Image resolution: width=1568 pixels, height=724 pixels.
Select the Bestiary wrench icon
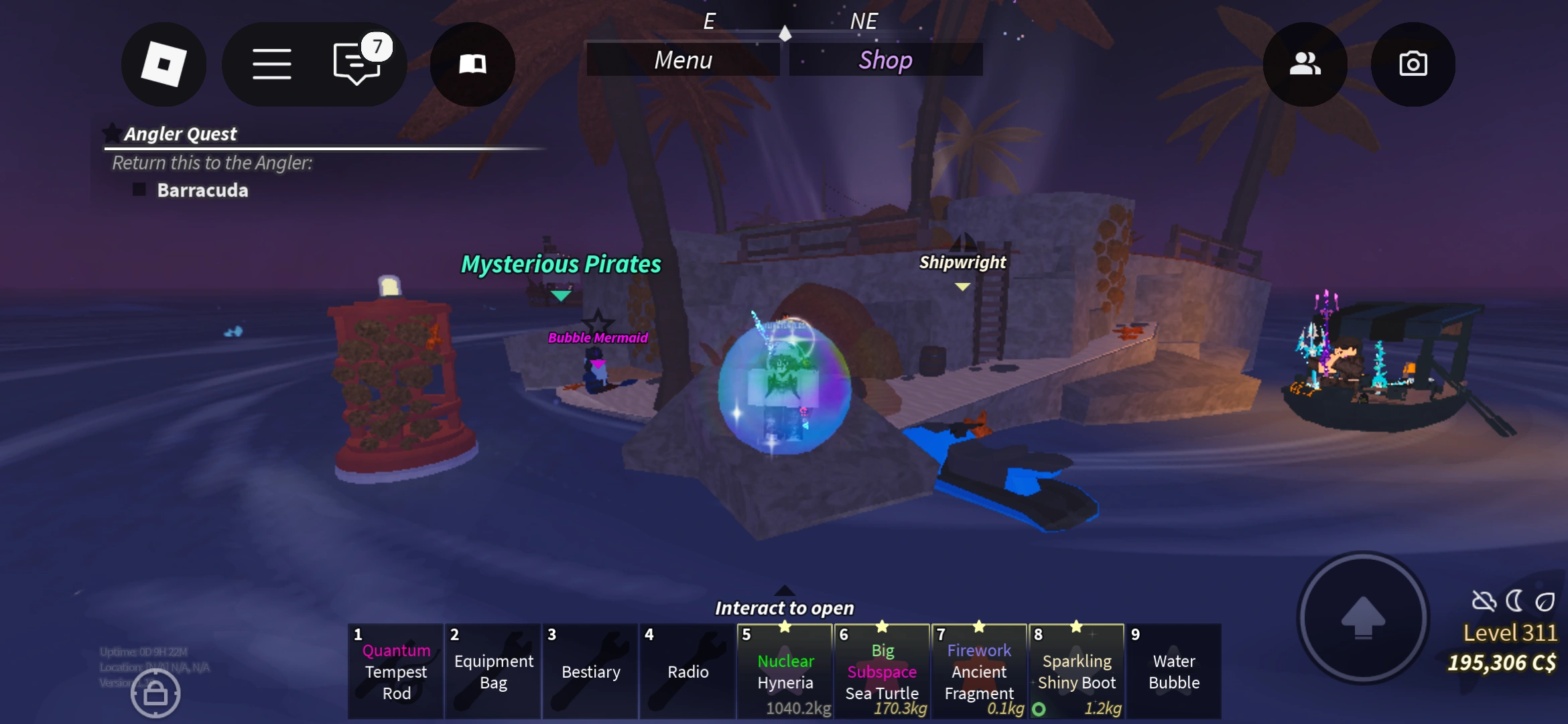click(590, 670)
